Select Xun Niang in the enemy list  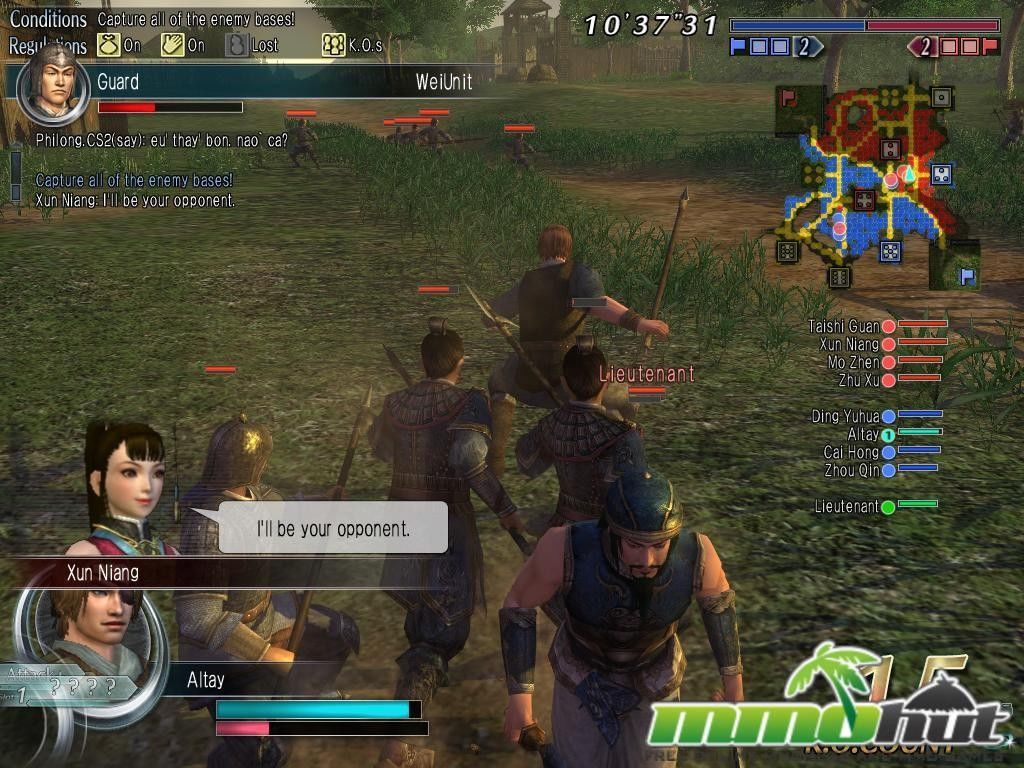(849, 344)
